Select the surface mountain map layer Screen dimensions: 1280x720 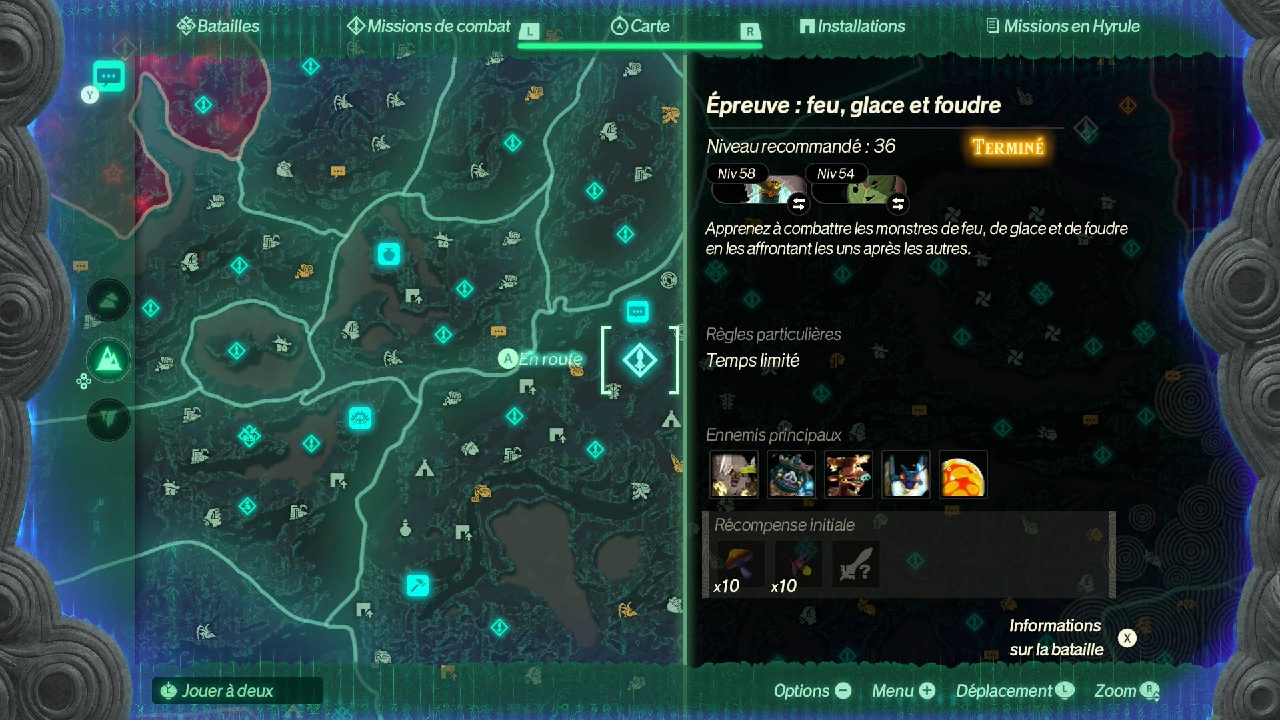pyautogui.click(x=108, y=360)
